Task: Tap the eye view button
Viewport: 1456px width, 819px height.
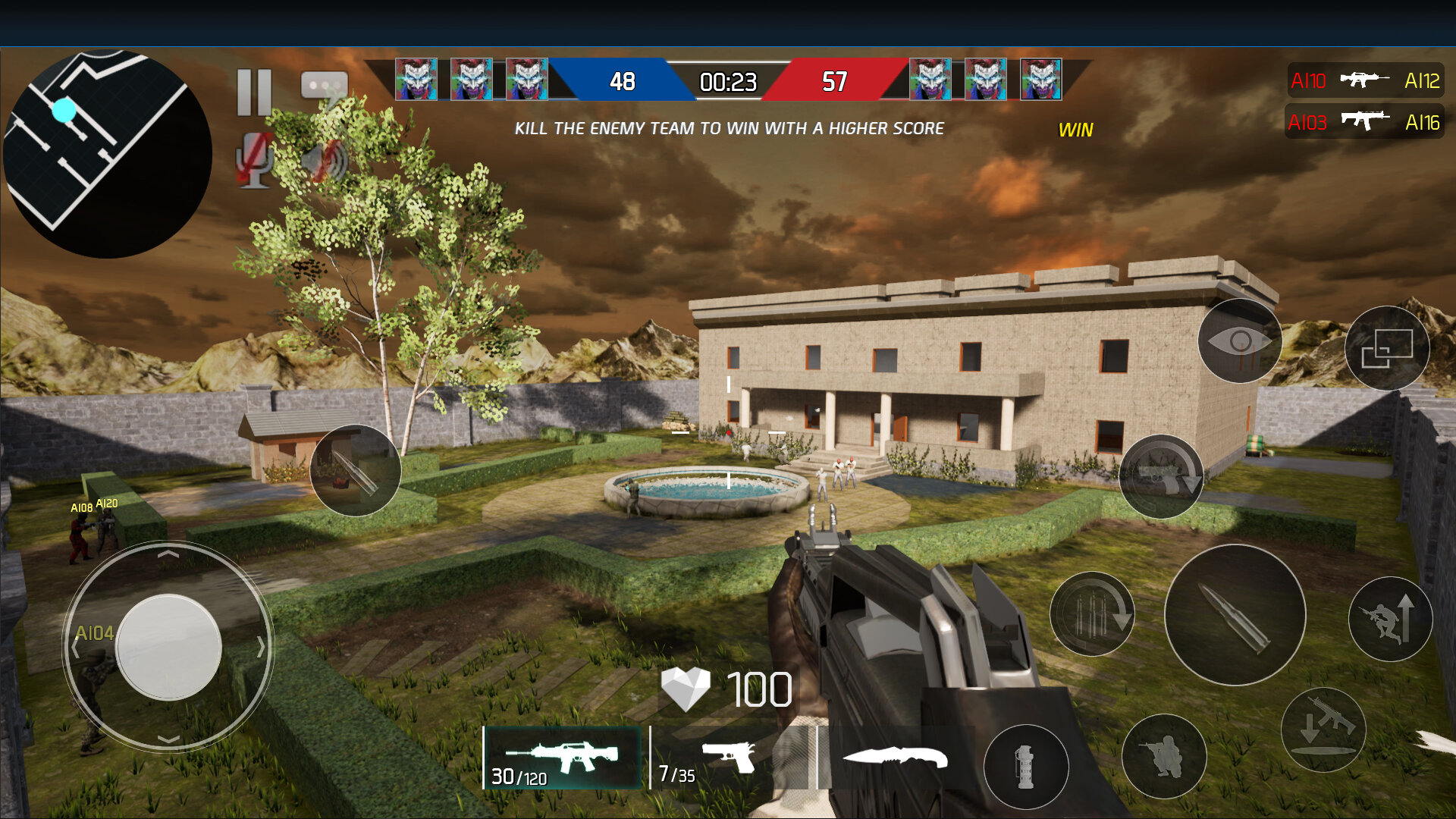Action: [1240, 341]
